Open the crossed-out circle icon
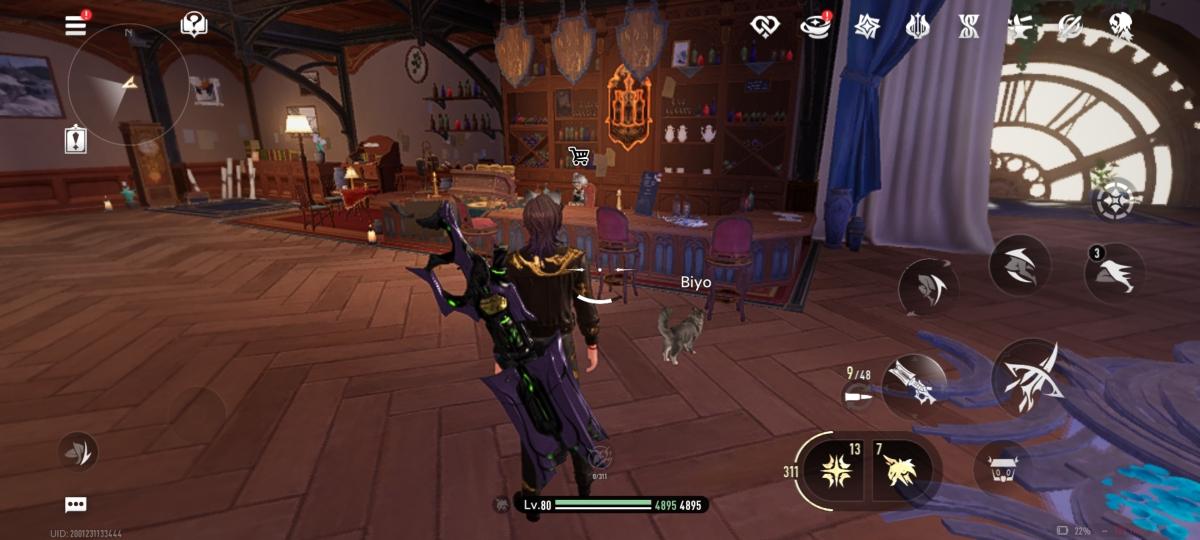 (1070, 27)
